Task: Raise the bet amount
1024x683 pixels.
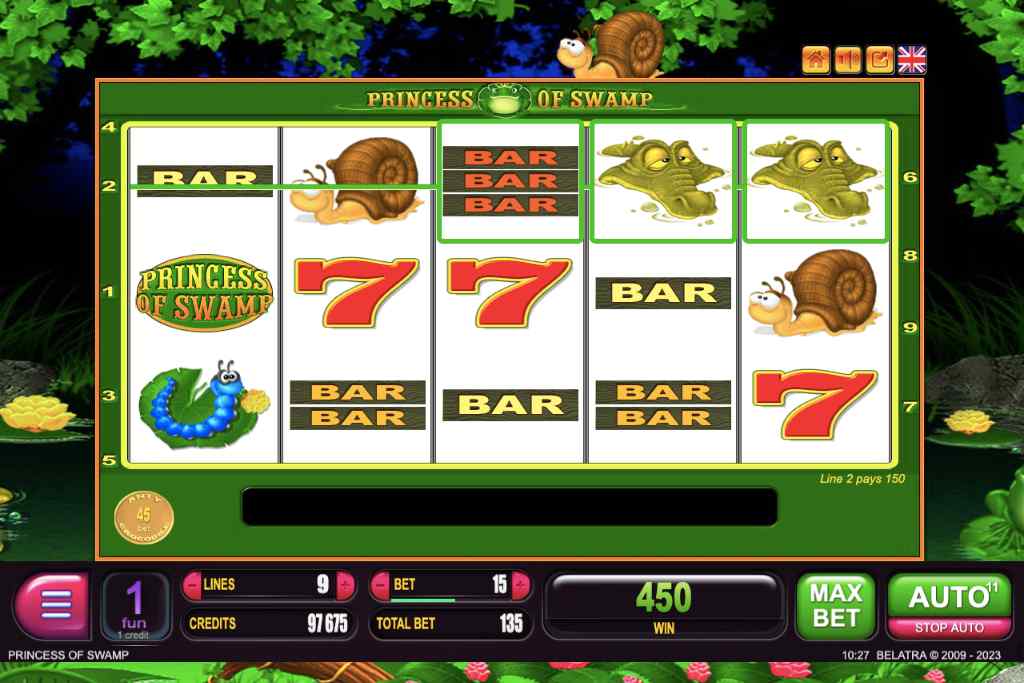Action: point(523,584)
